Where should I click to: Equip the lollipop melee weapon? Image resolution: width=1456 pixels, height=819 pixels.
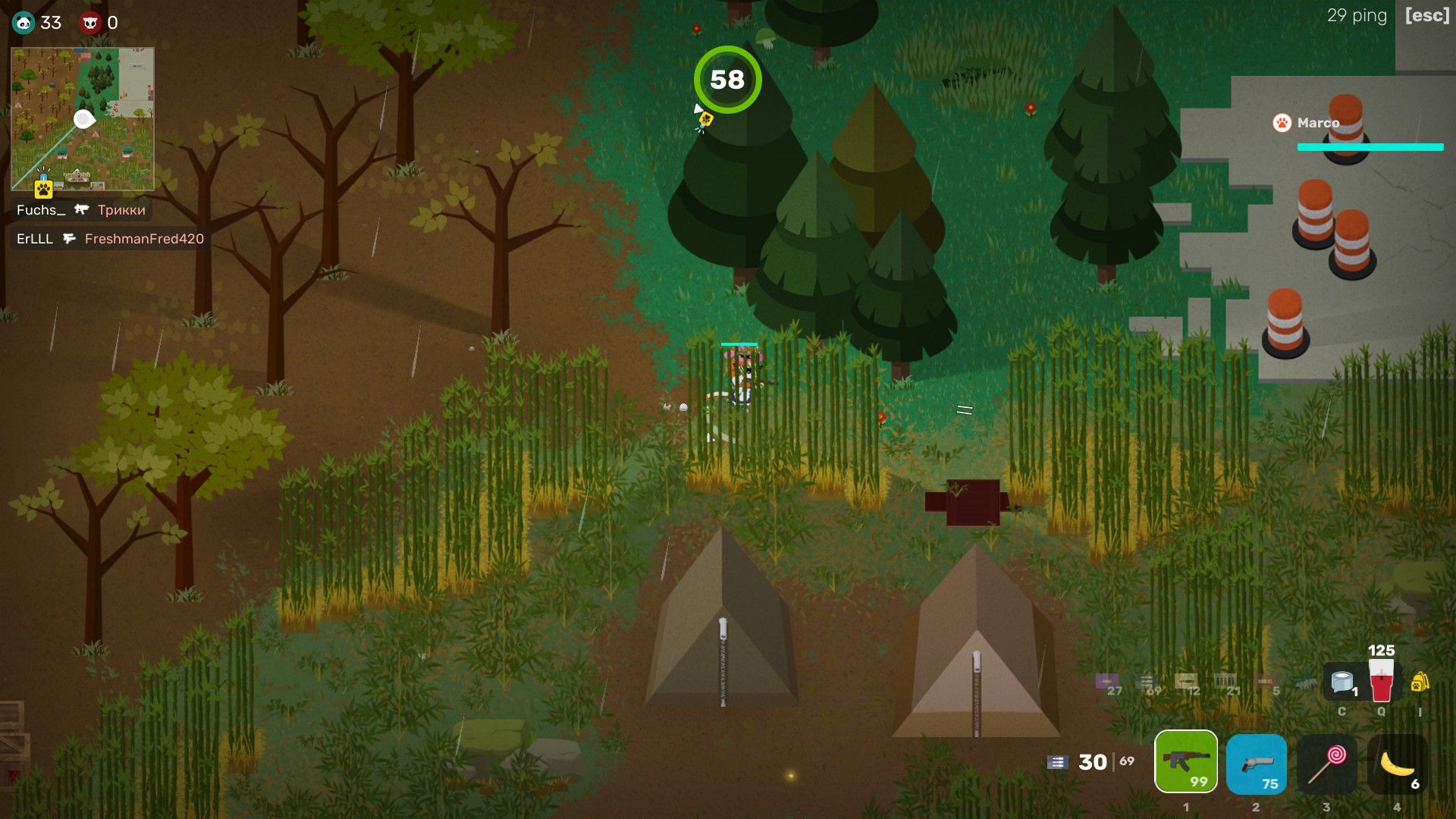tap(1326, 763)
